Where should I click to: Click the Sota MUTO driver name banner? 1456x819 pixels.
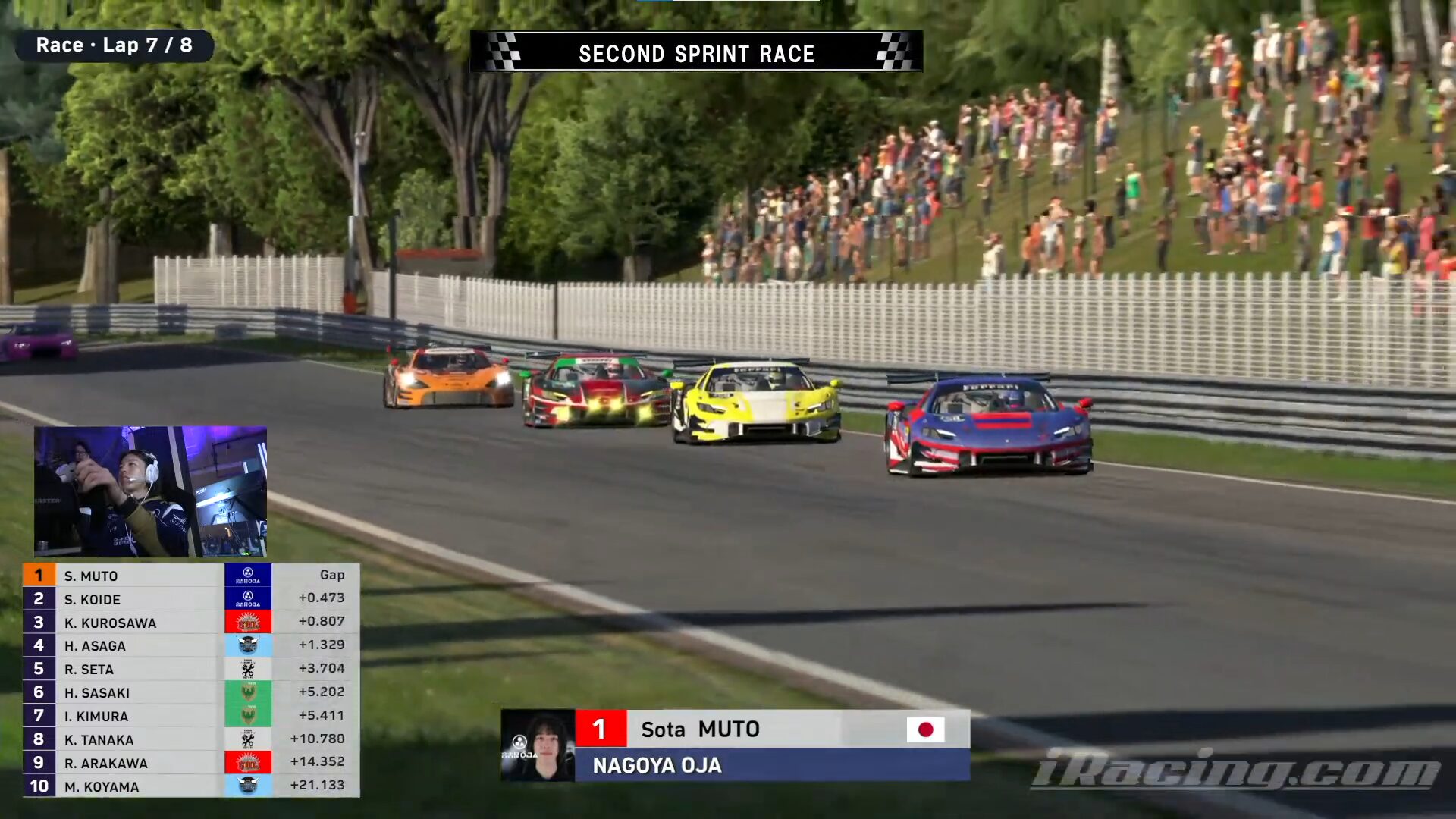coord(772,729)
